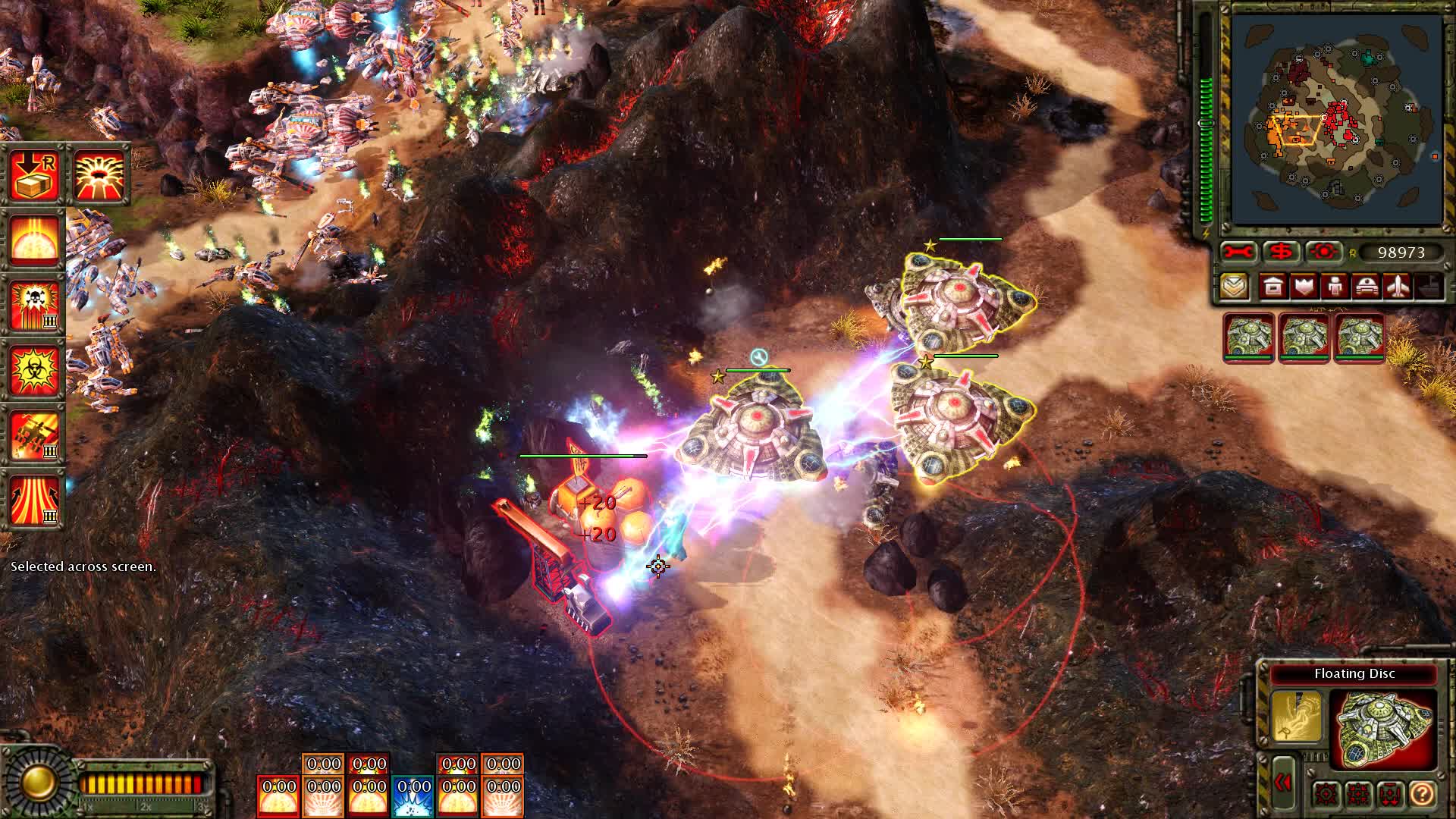Switch to the structures production tab
Image resolution: width=1456 pixels, height=819 pixels.
click(x=1273, y=287)
